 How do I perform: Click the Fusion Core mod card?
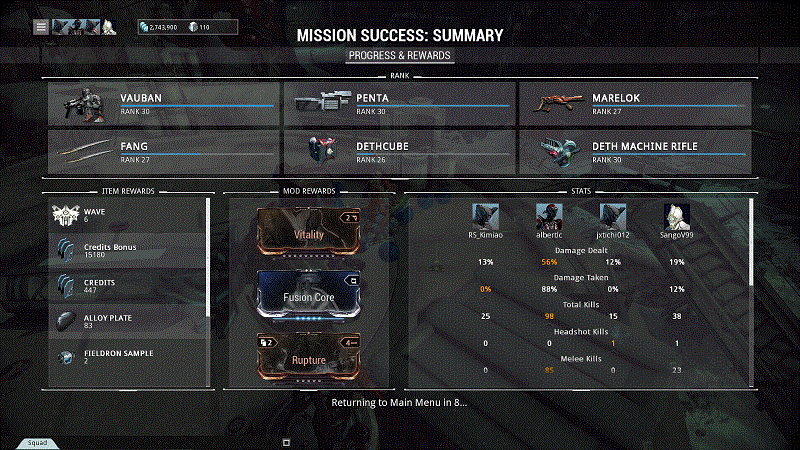click(309, 295)
